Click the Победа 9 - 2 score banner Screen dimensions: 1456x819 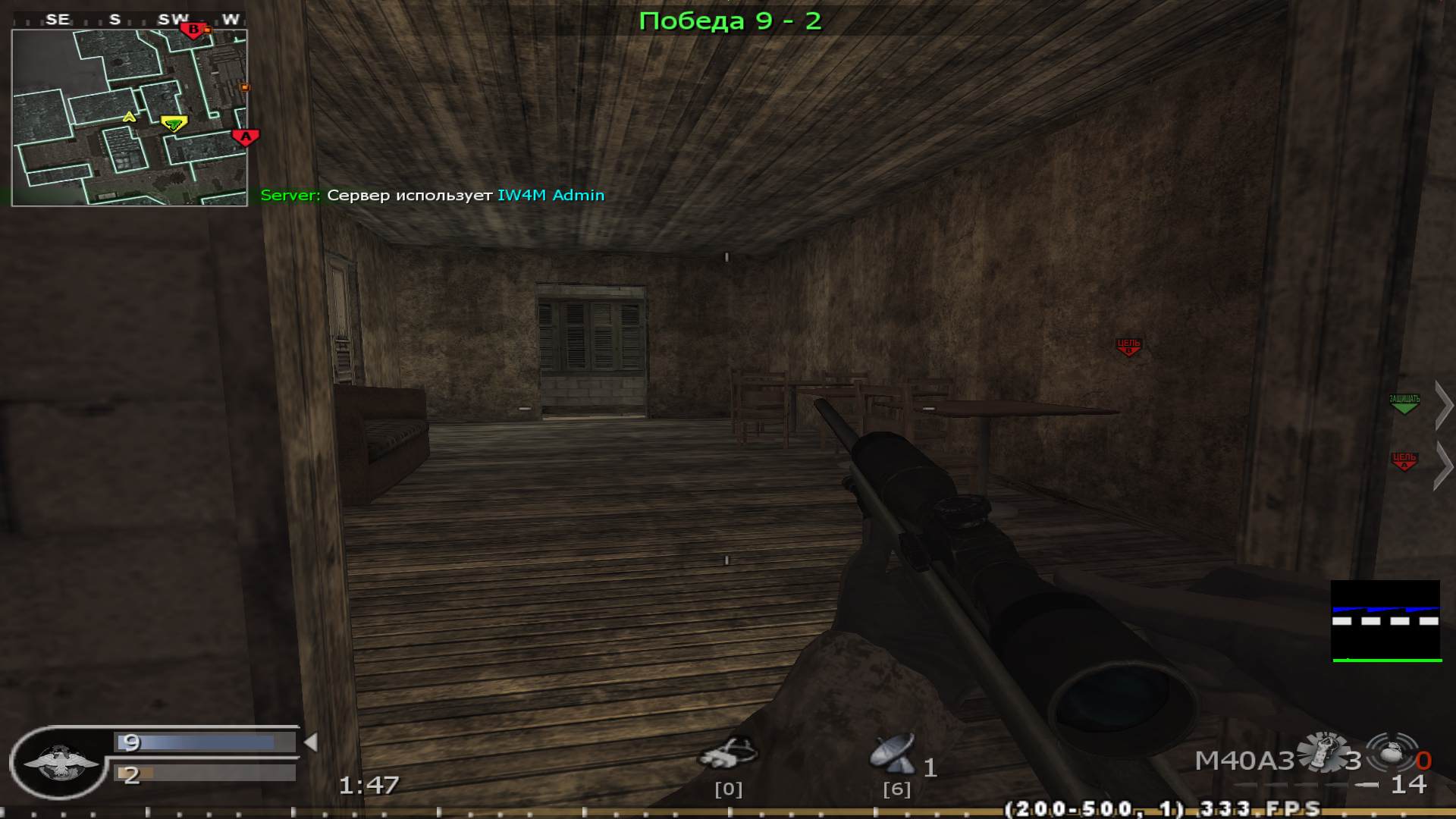point(730,21)
